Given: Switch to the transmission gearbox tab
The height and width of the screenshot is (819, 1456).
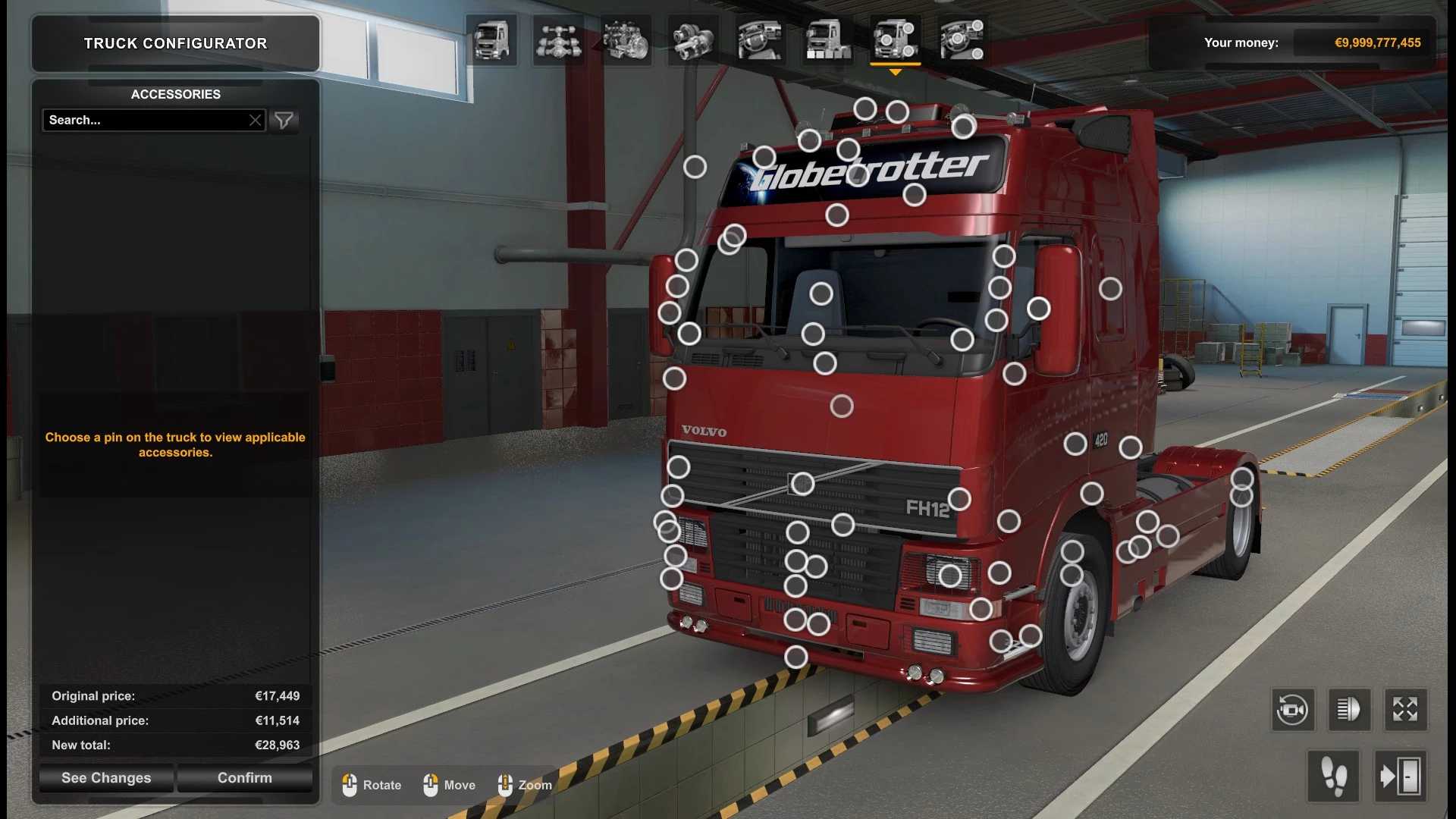Looking at the screenshot, I should click(x=692, y=40).
